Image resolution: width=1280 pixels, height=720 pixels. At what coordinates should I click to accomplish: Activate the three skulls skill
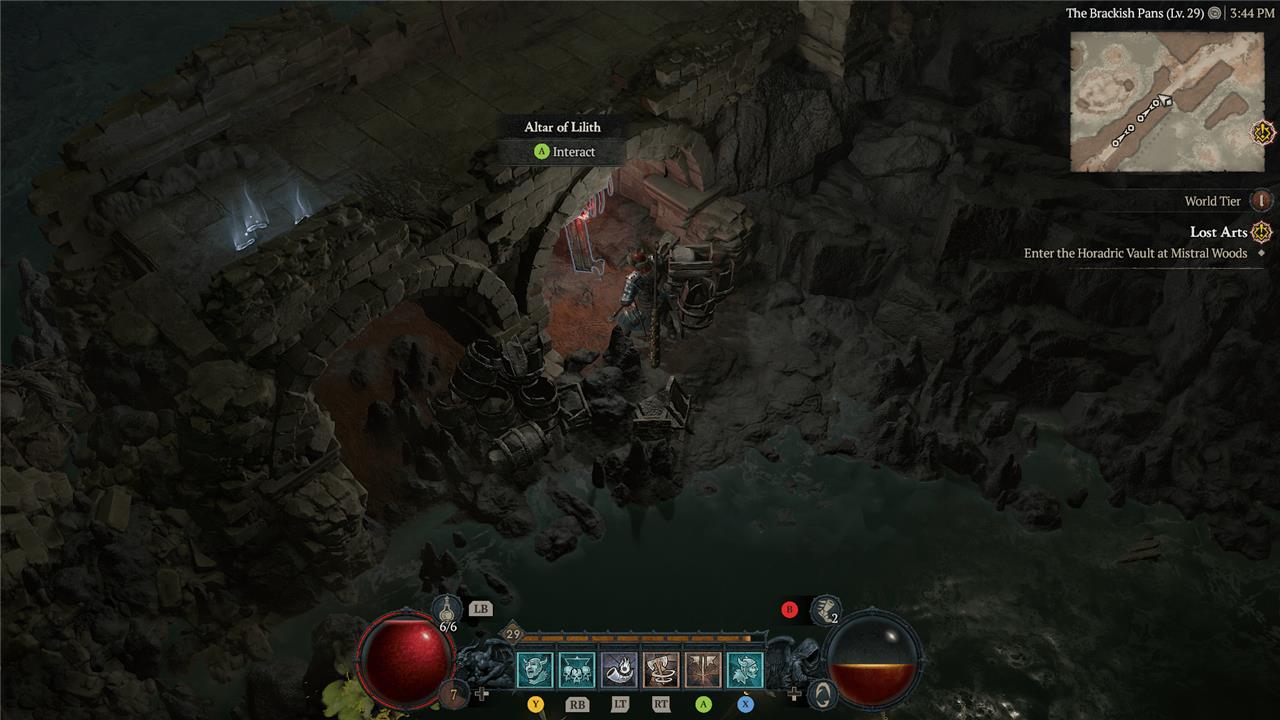click(577, 670)
